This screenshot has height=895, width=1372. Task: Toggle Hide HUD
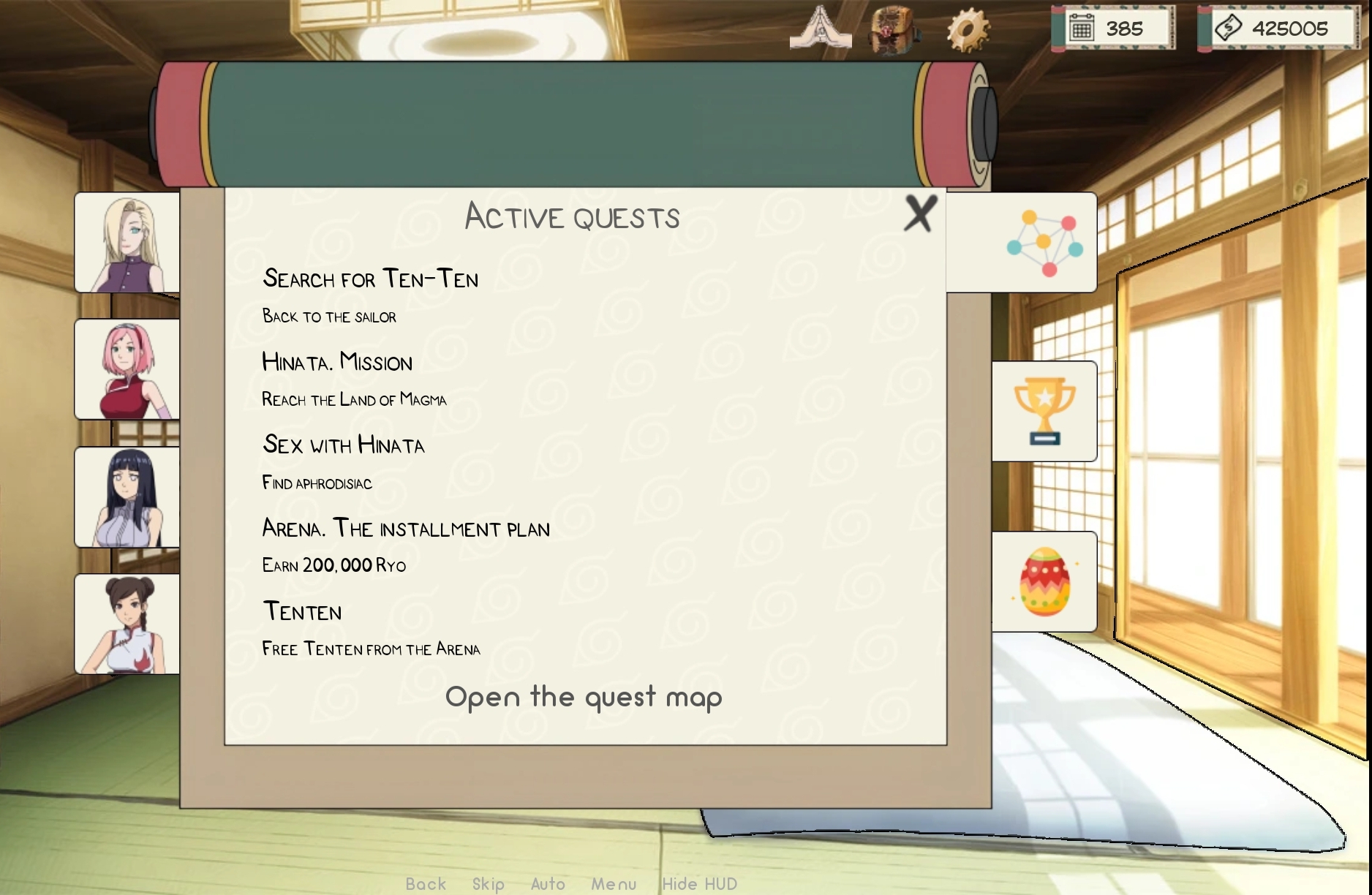[x=698, y=883]
